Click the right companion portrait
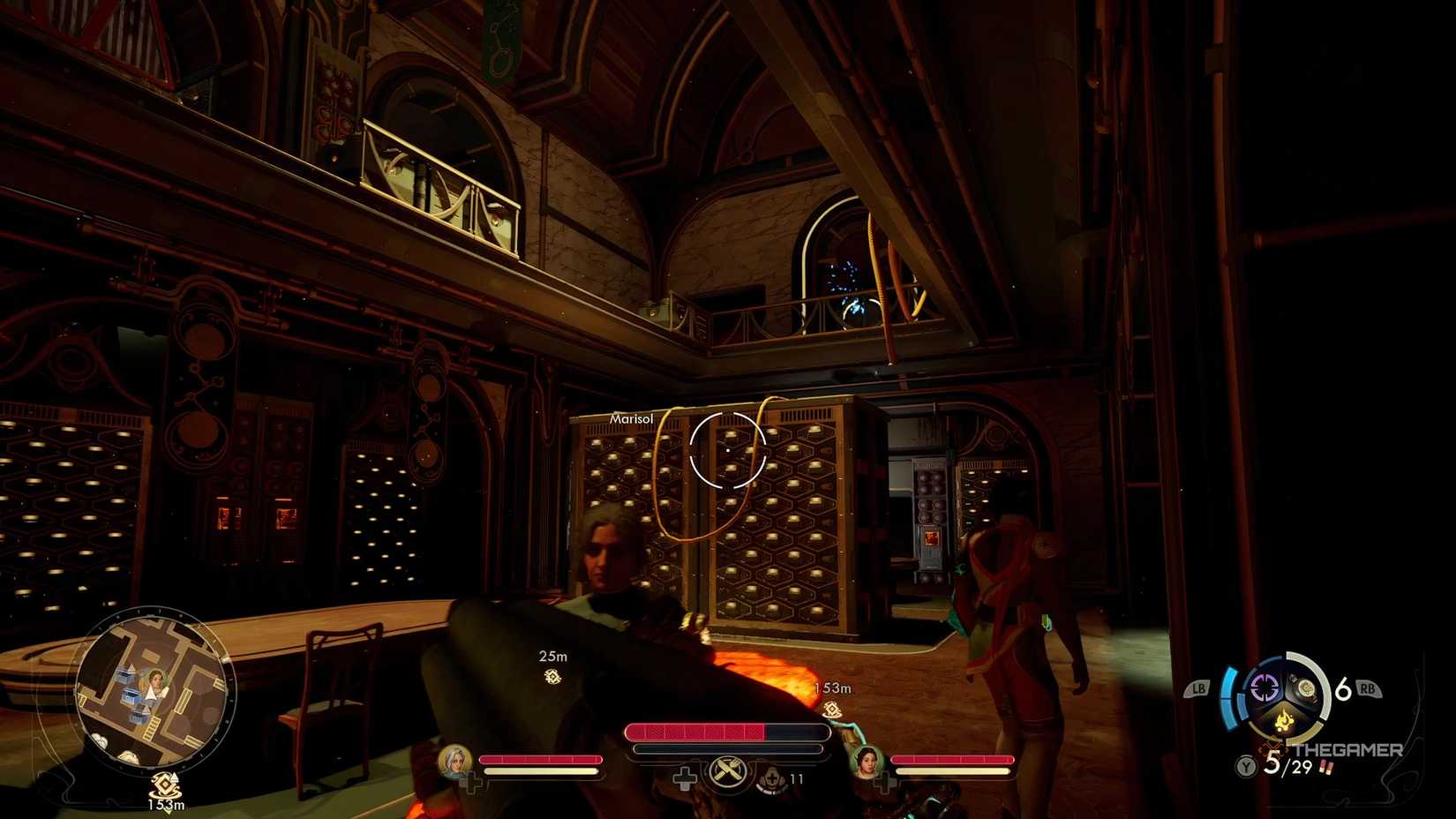The width and height of the screenshot is (1456, 819). [867, 764]
